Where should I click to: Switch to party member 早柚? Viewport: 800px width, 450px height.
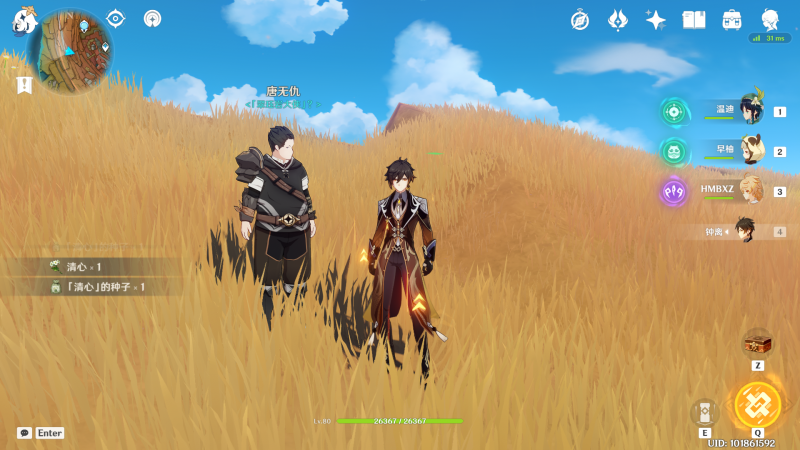750,151
